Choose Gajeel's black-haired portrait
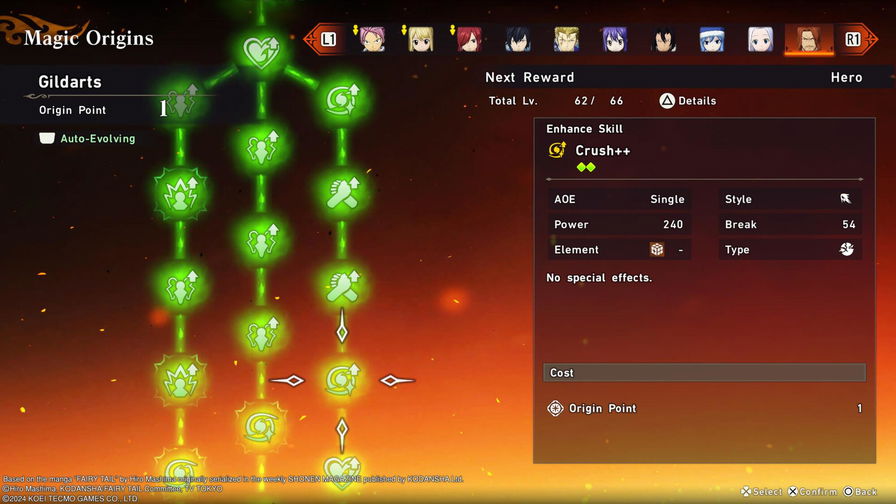Viewport: 896px width, 504px height. [663, 39]
